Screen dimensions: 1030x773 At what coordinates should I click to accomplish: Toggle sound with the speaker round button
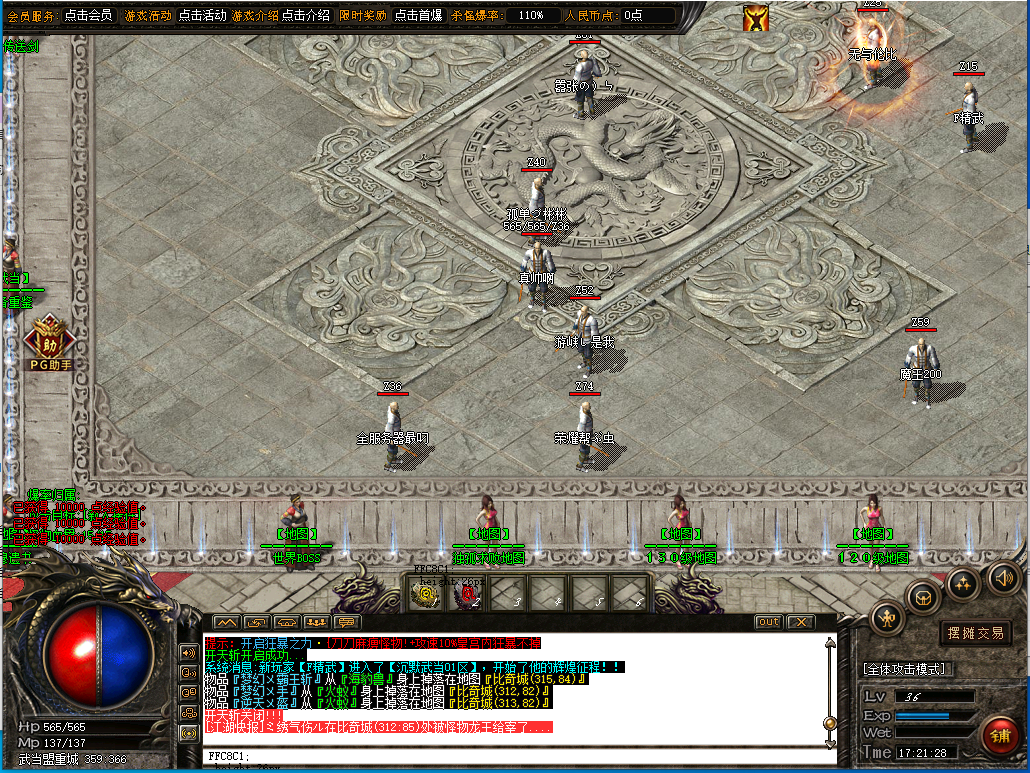[1003, 577]
